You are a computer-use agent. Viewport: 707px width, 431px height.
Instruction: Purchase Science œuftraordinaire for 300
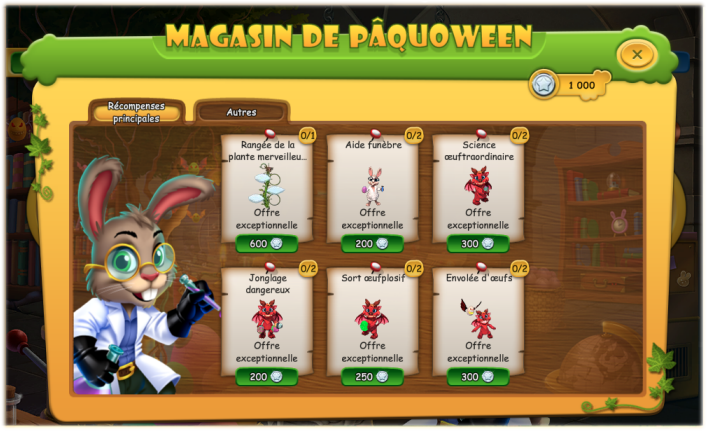[x=477, y=244]
